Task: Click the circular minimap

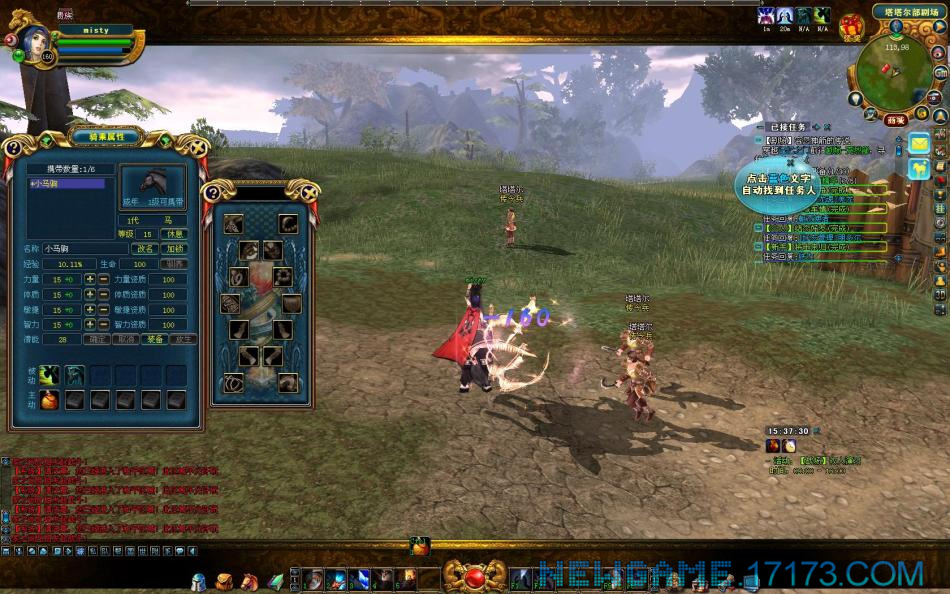Action: 891,73
